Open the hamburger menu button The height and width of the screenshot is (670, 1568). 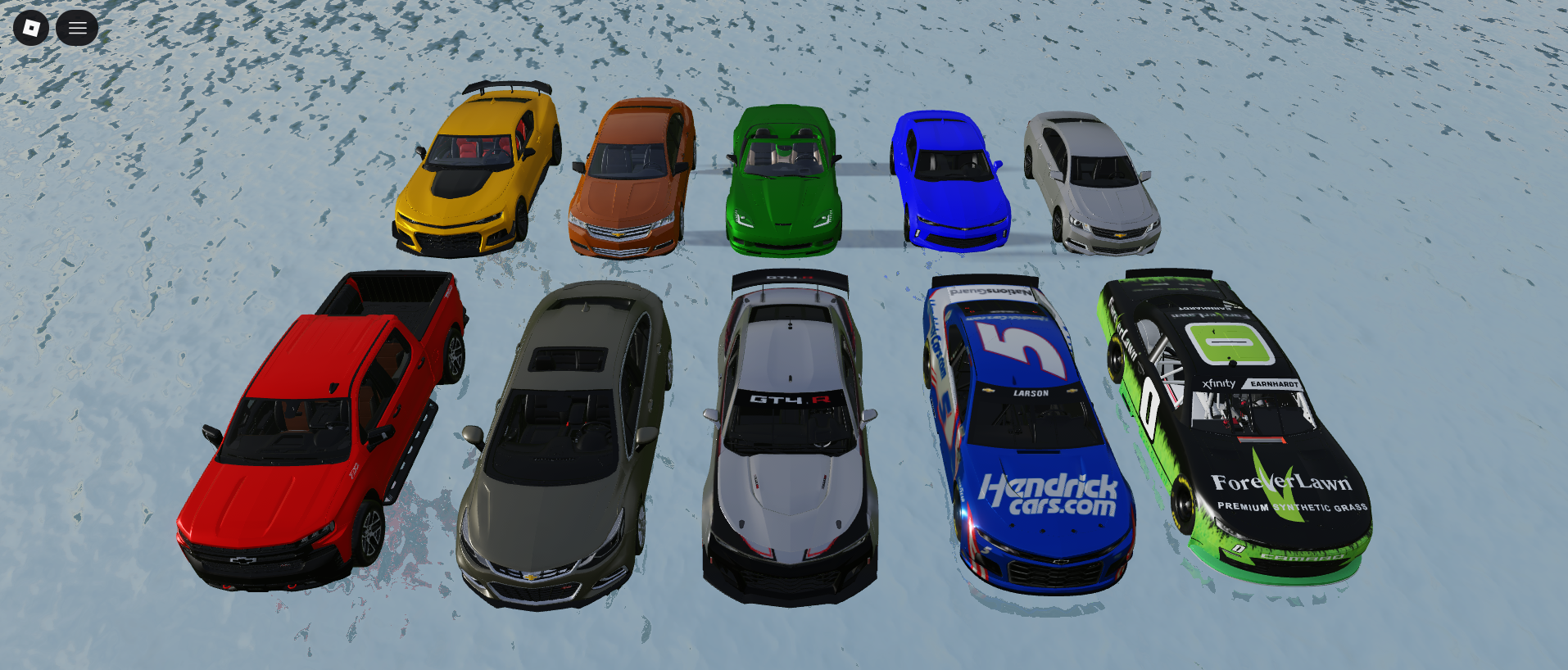(x=77, y=28)
